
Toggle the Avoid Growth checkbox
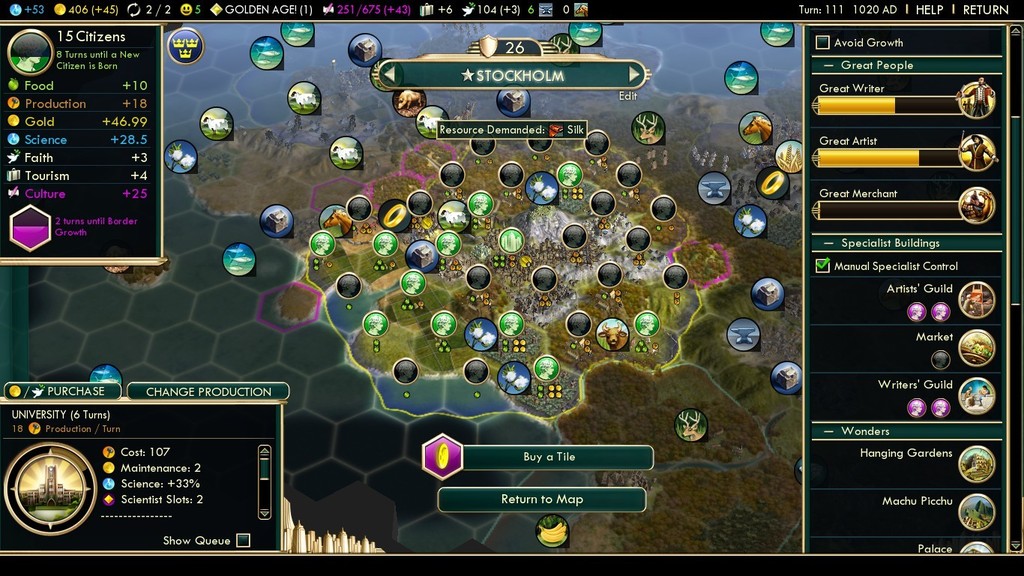coord(823,42)
